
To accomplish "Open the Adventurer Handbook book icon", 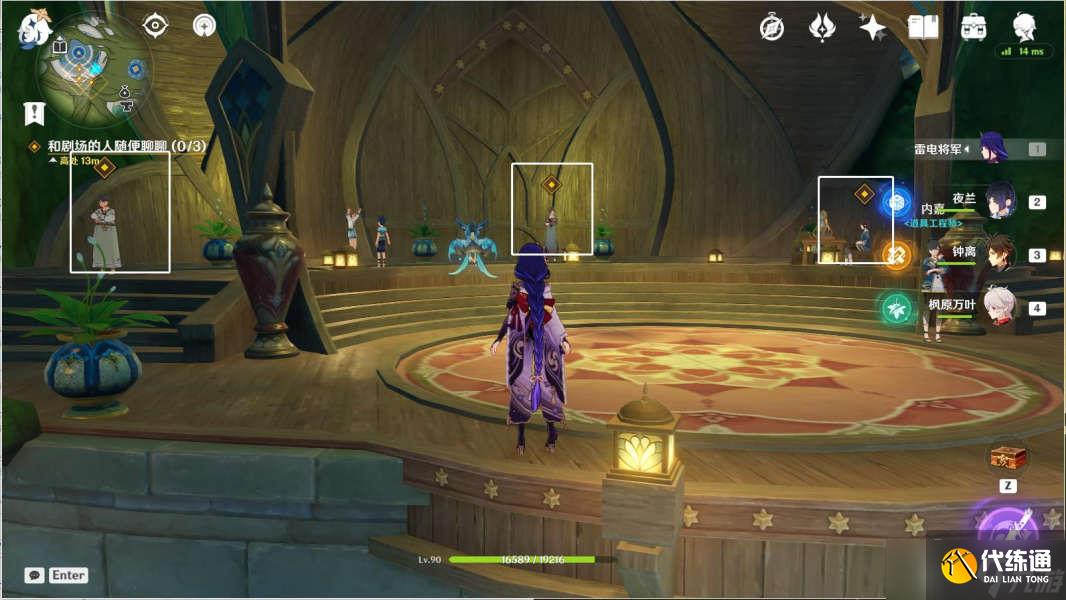I will (923, 28).
